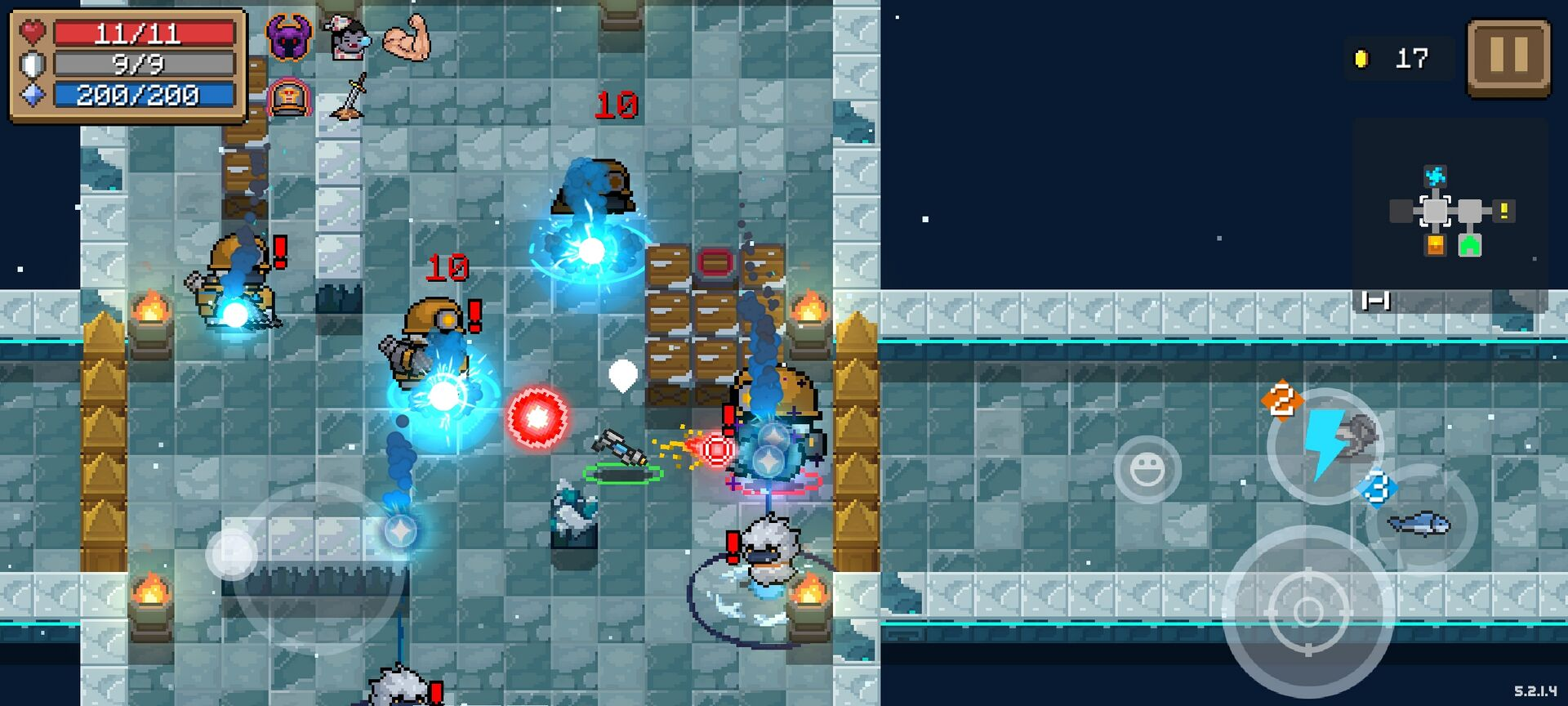The height and width of the screenshot is (706, 1568).
Task: Open the smiley emote button
Action: [1147, 469]
